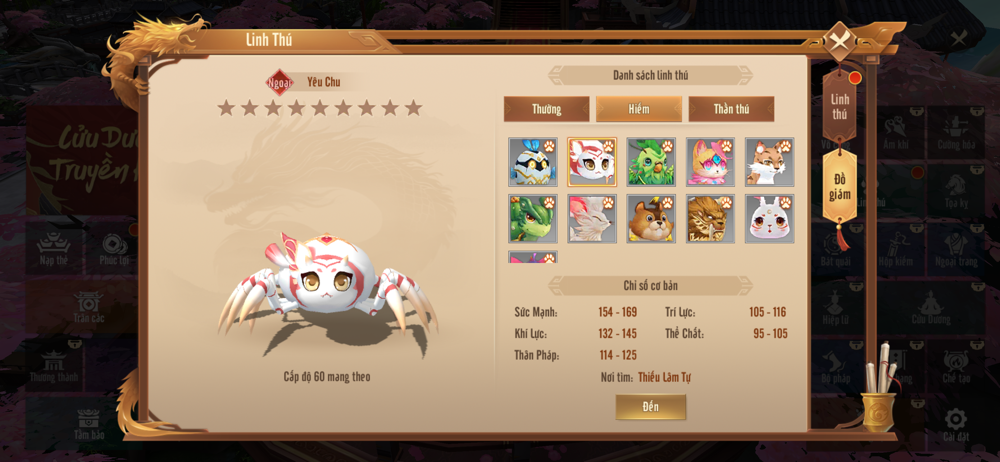The width and height of the screenshot is (1000, 462).
Task: Choose the brown squirrel pet thumbnail
Action: coord(651,219)
